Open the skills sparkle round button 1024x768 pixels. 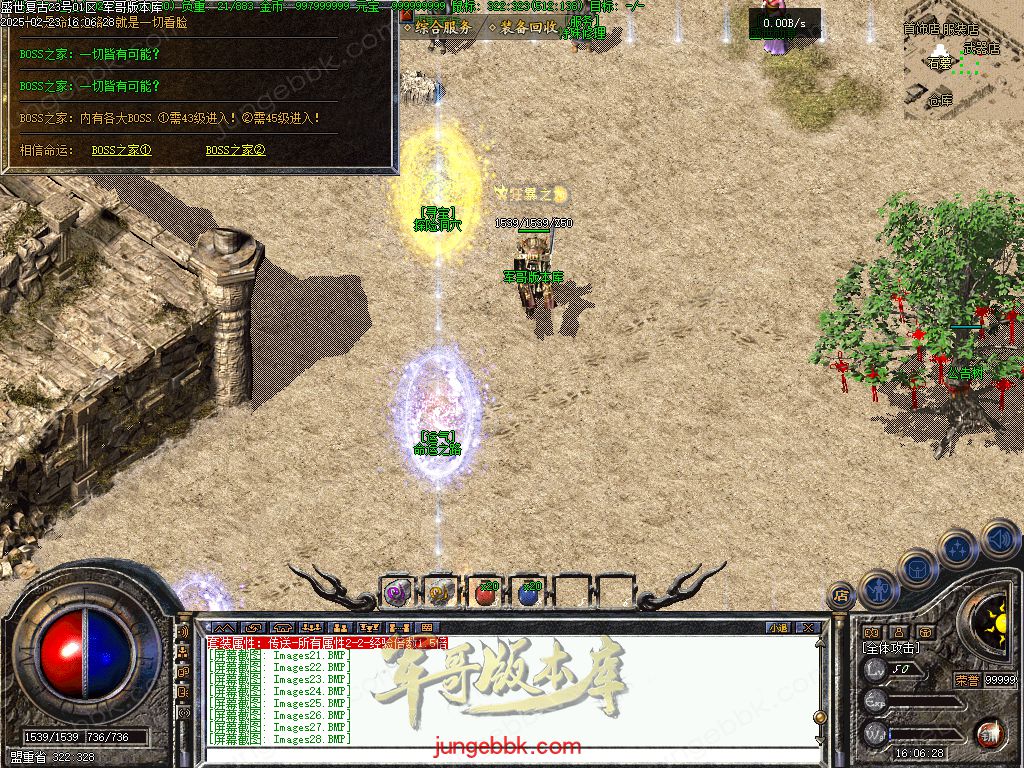click(x=958, y=548)
